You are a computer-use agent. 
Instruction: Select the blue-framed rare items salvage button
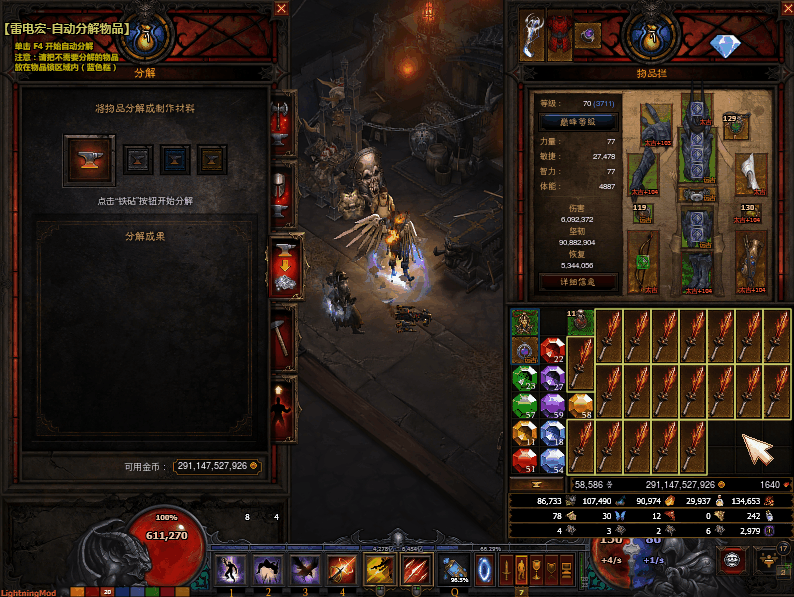click(175, 159)
